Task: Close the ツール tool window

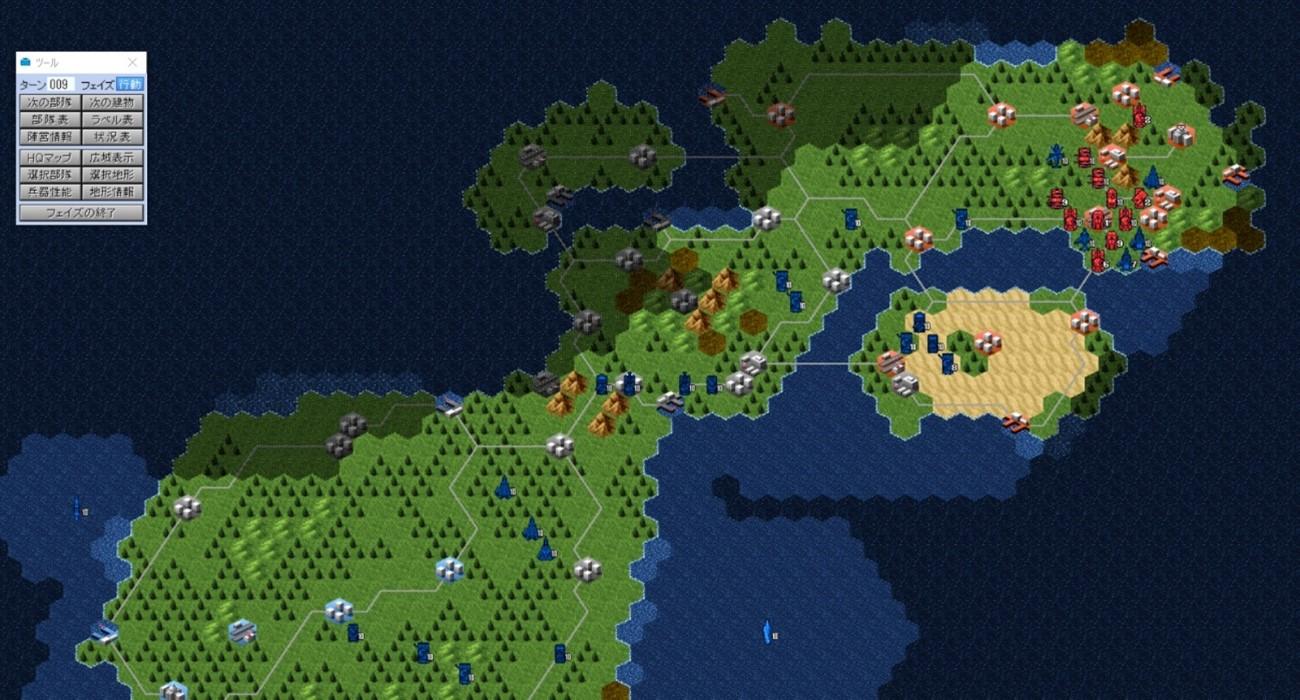Action: point(132,62)
